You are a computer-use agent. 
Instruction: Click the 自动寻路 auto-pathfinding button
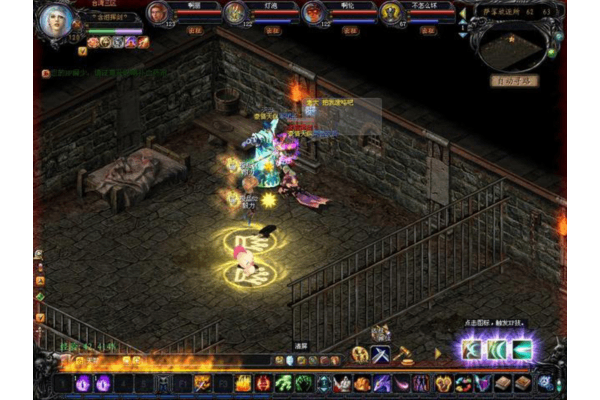tap(516, 78)
